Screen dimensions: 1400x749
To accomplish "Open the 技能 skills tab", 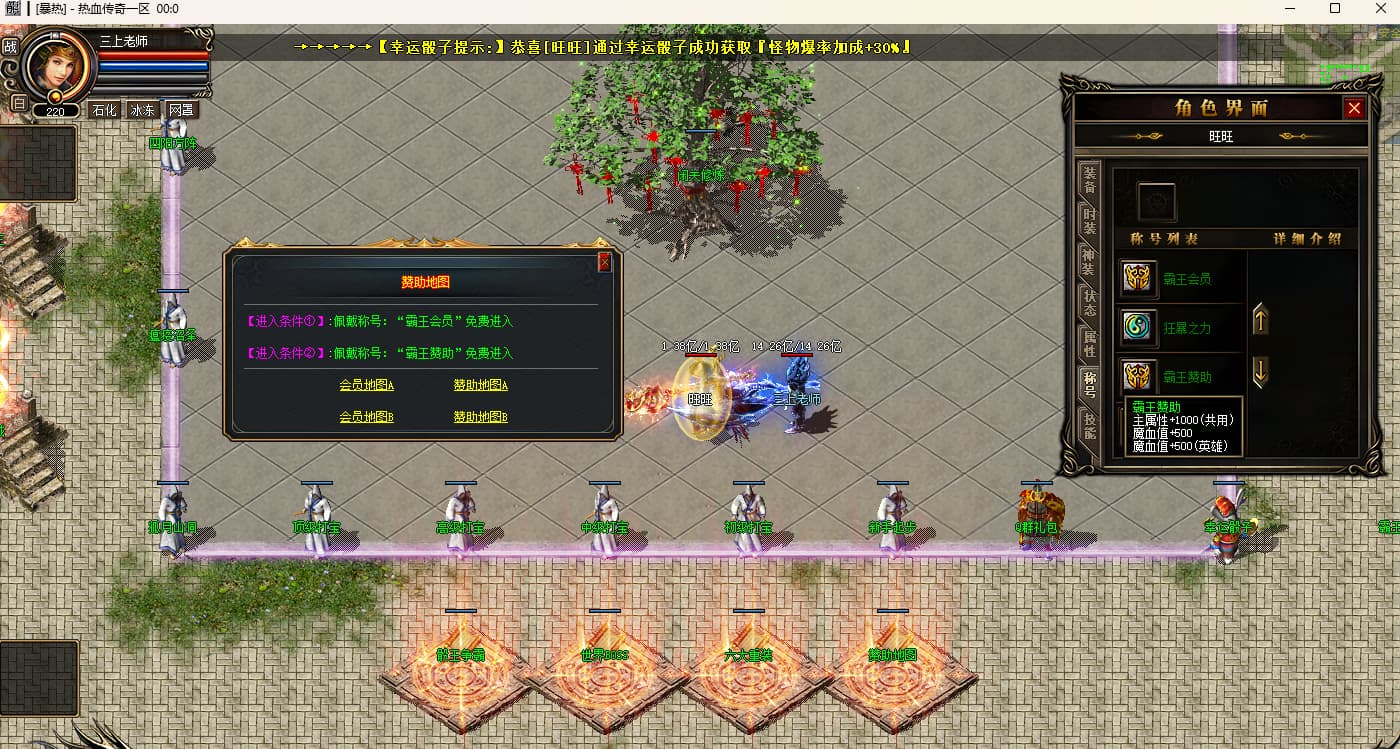I will [1089, 426].
